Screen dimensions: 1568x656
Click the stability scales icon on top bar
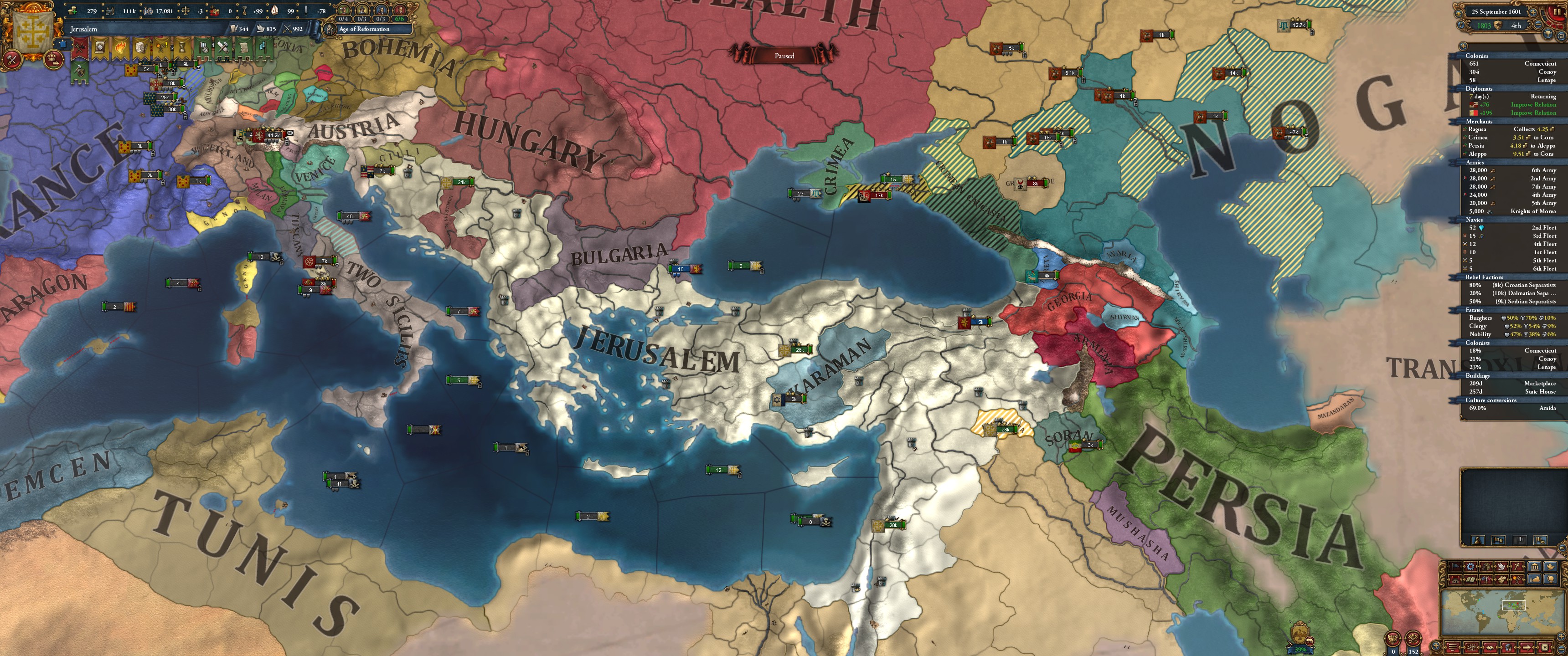point(186,11)
